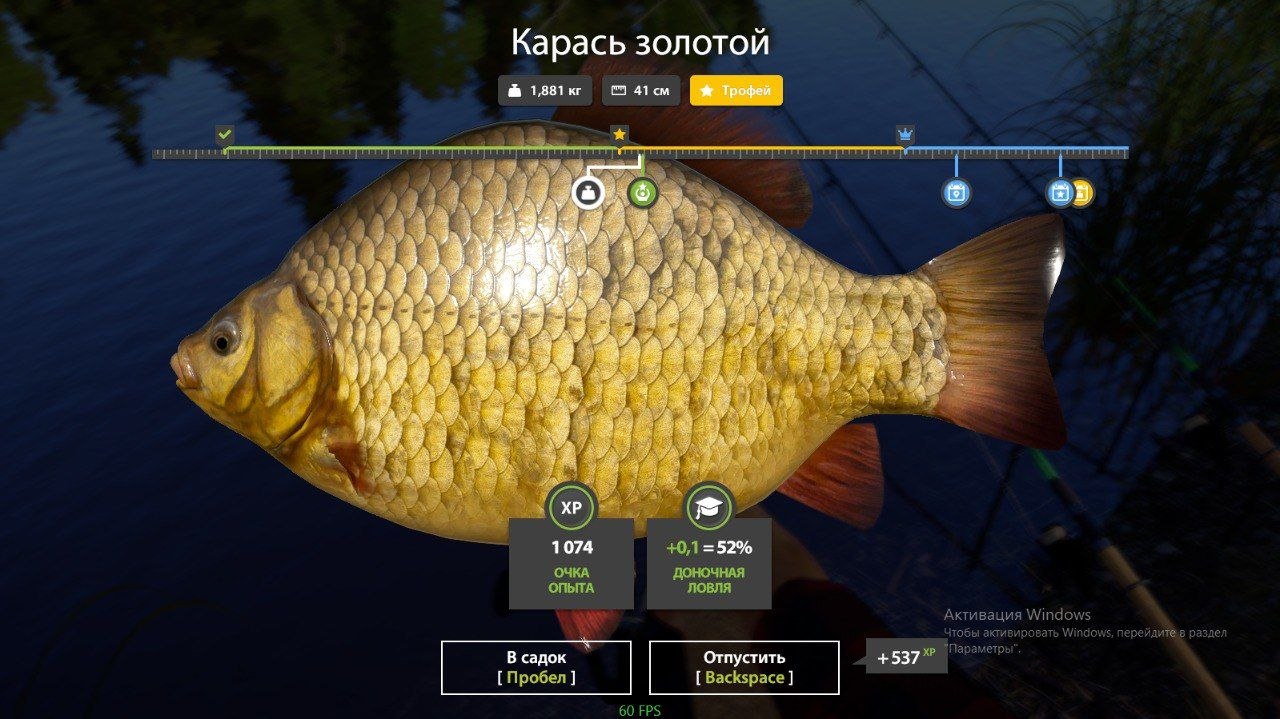Select the white weight marker on the scale

[588, 192]
